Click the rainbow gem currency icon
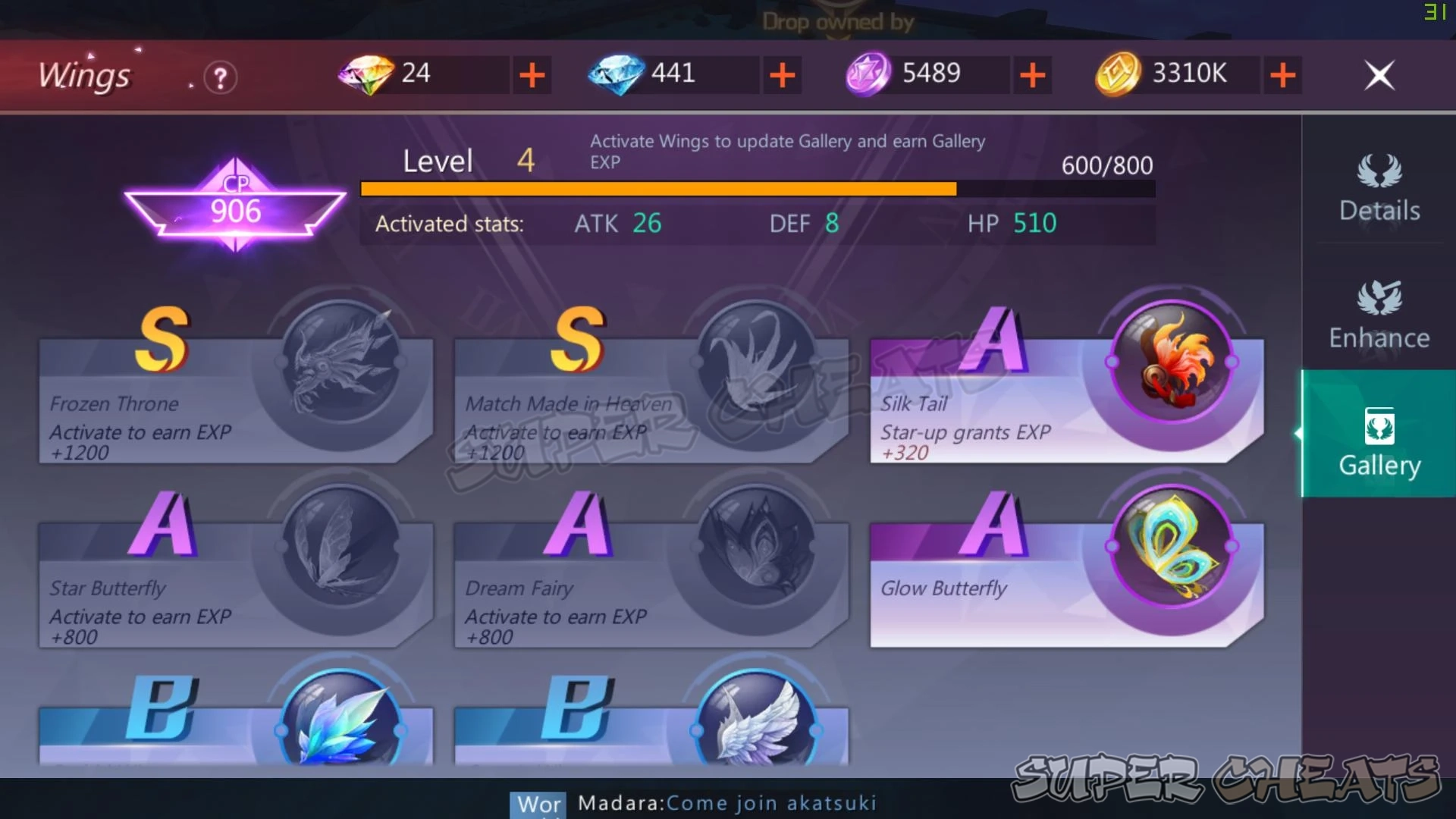1456x819 pixels. point(366,74)
